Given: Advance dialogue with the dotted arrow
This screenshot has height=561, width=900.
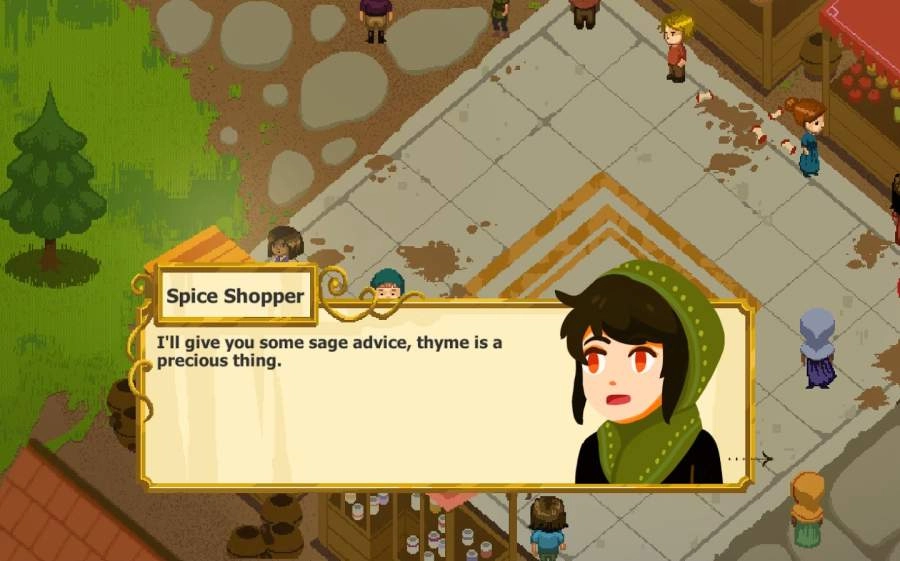Looking at the screenshot, I should click(x=752, y=459).
